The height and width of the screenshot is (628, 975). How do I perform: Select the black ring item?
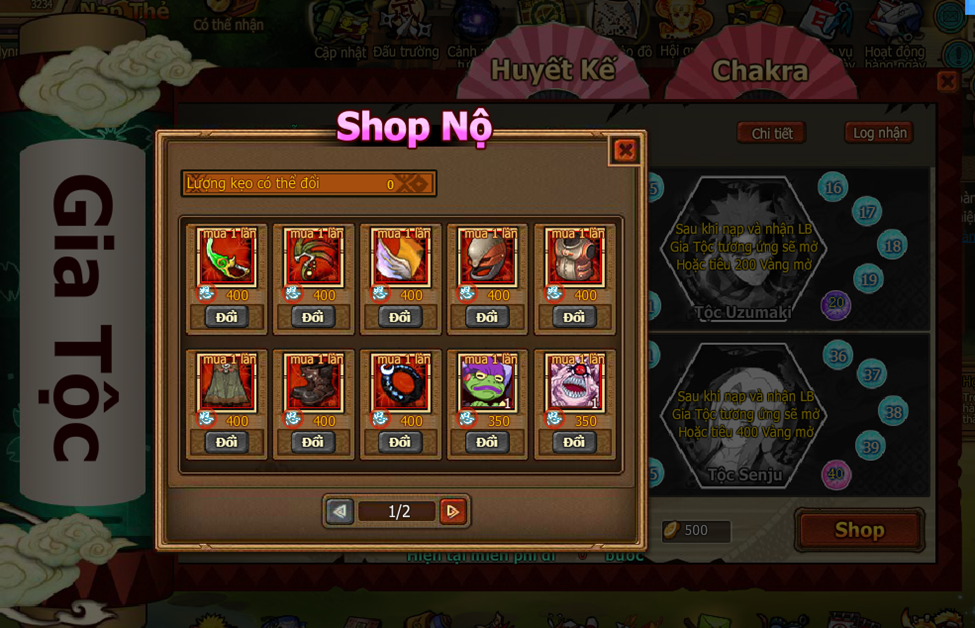click(400, 384)
